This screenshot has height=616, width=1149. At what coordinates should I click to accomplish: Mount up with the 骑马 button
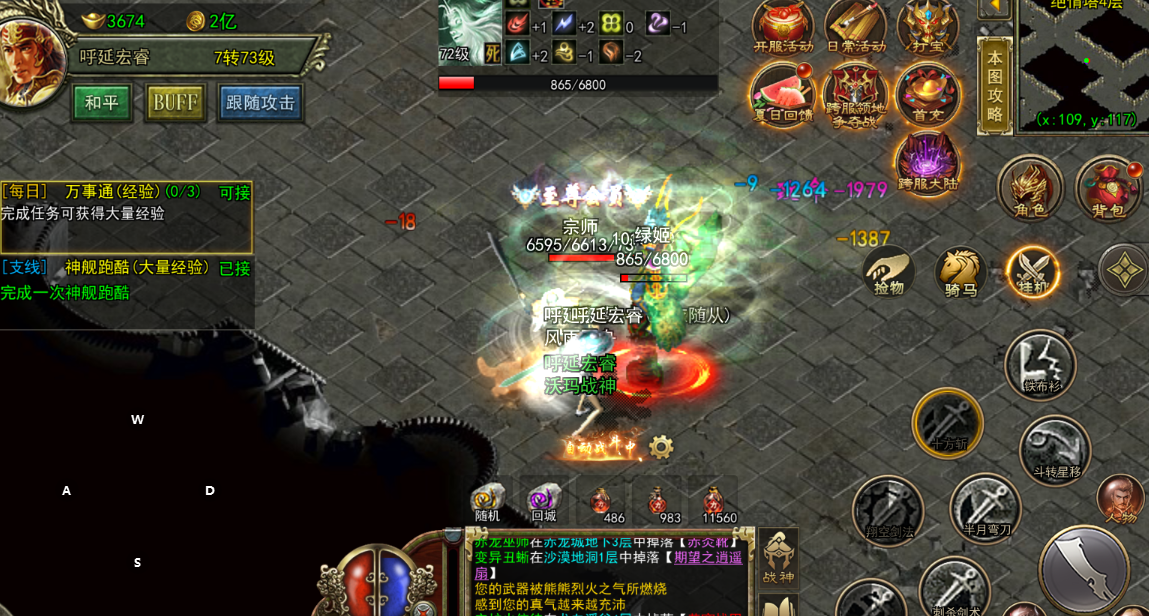pyautogui.click(x=960, y=272)
